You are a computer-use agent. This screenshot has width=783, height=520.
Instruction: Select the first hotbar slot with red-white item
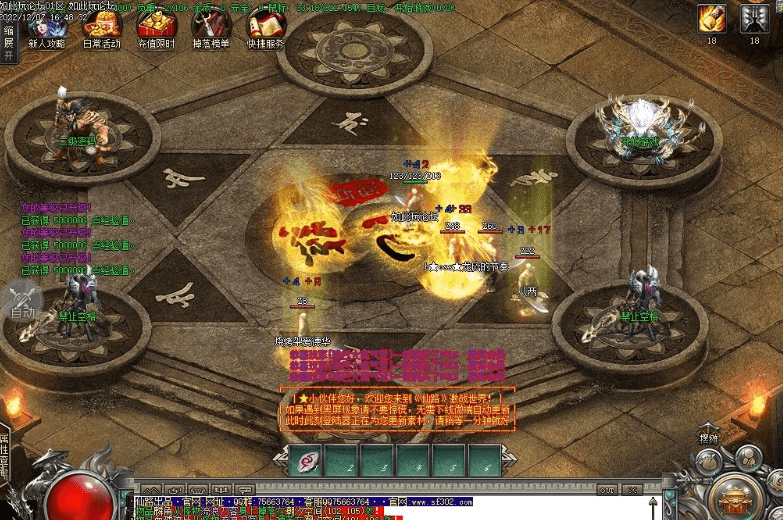[x=304, y=460]
